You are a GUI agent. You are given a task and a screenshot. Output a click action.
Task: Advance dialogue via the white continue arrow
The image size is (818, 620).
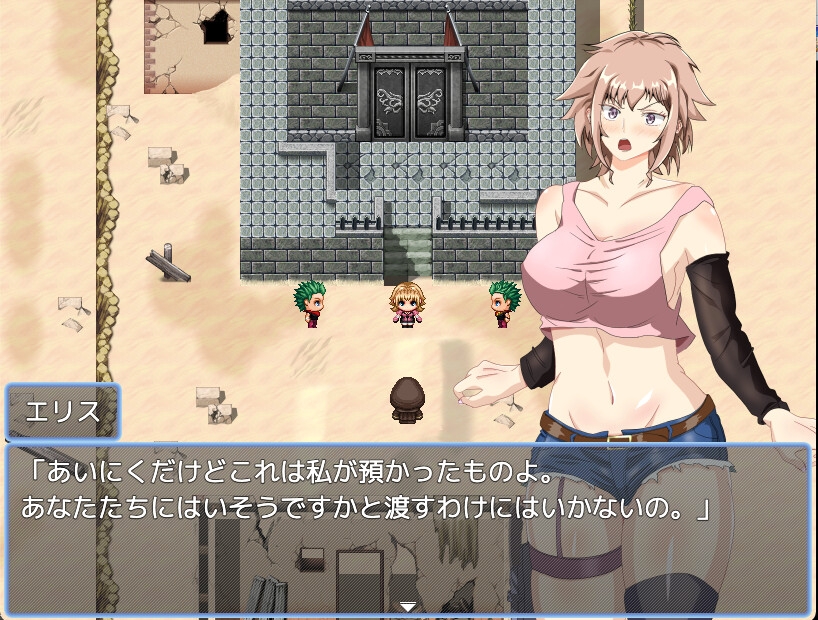408,606
